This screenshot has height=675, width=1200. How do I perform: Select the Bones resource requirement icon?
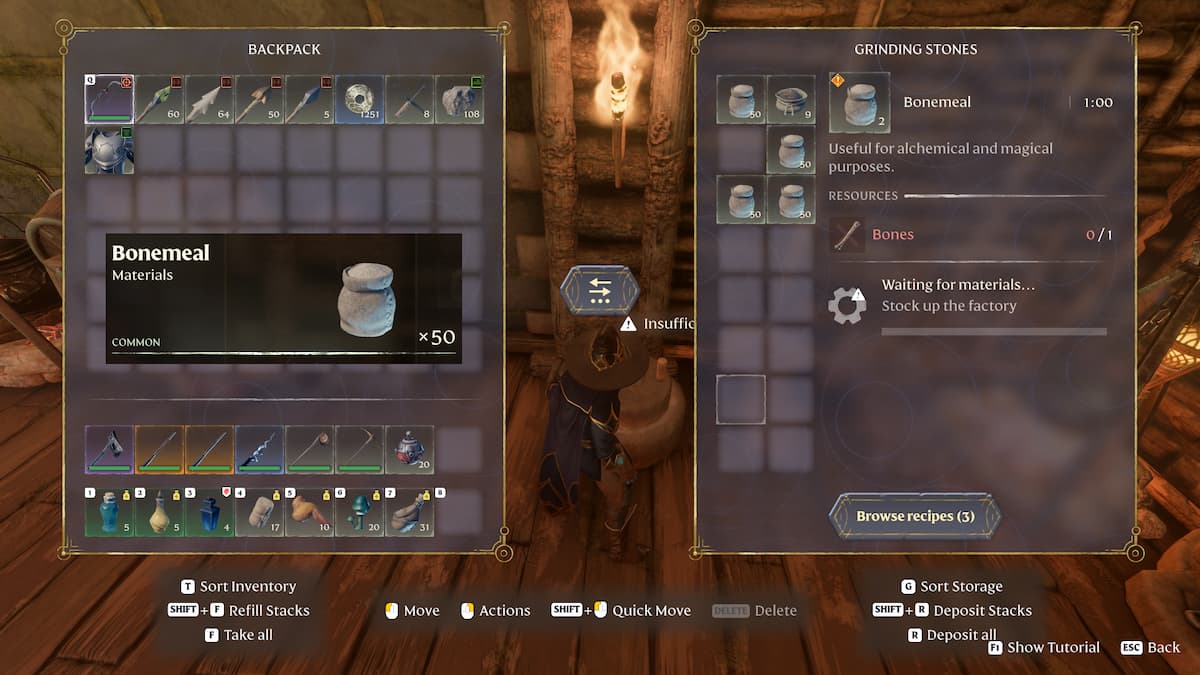(x=848, y=235)
